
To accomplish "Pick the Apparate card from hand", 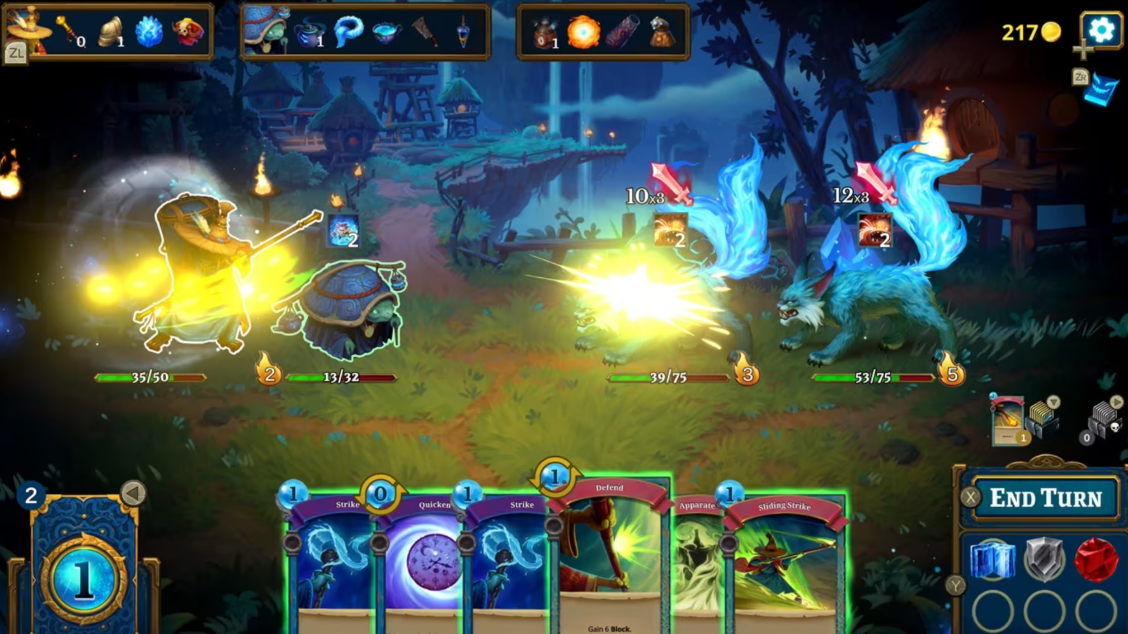I will tap(696, 560).
